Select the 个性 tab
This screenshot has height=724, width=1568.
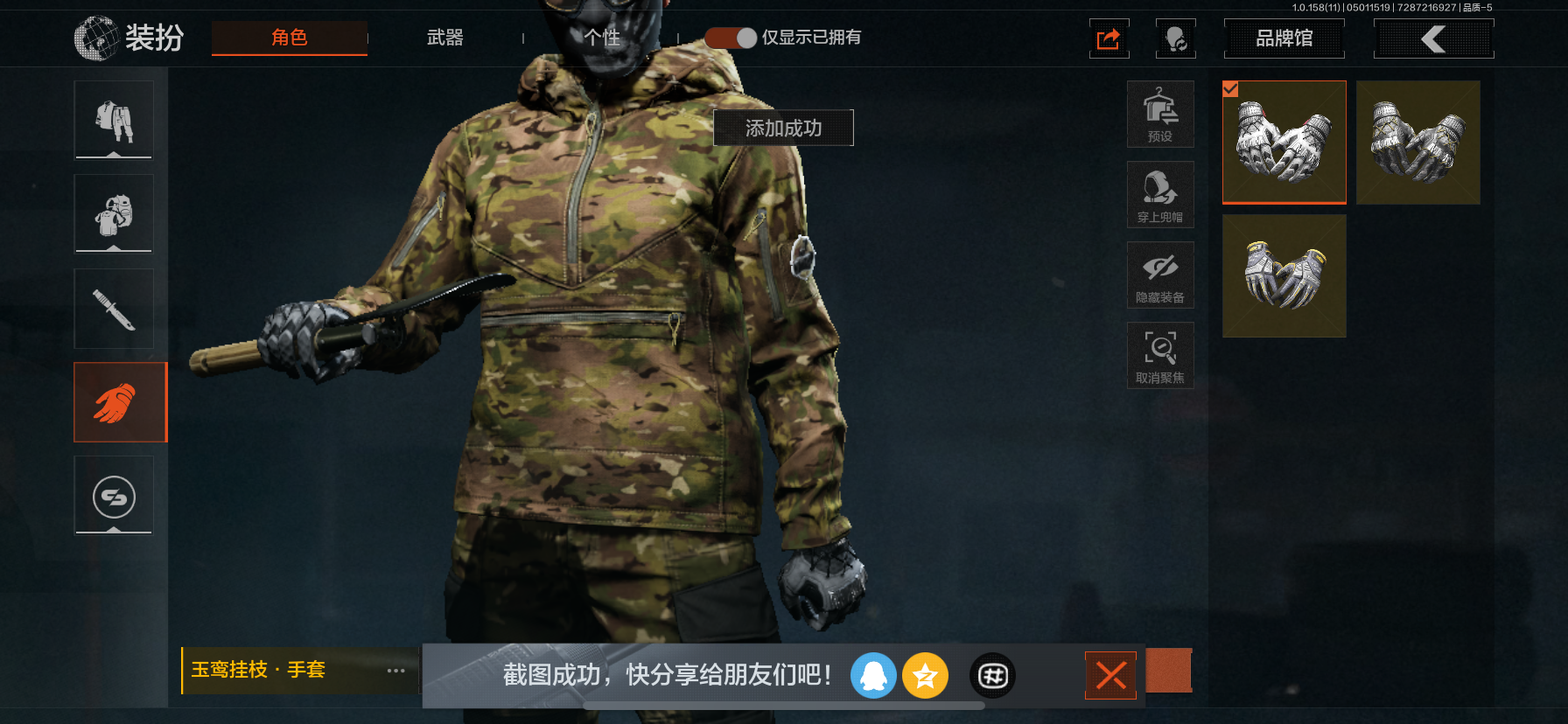(602, 38)
